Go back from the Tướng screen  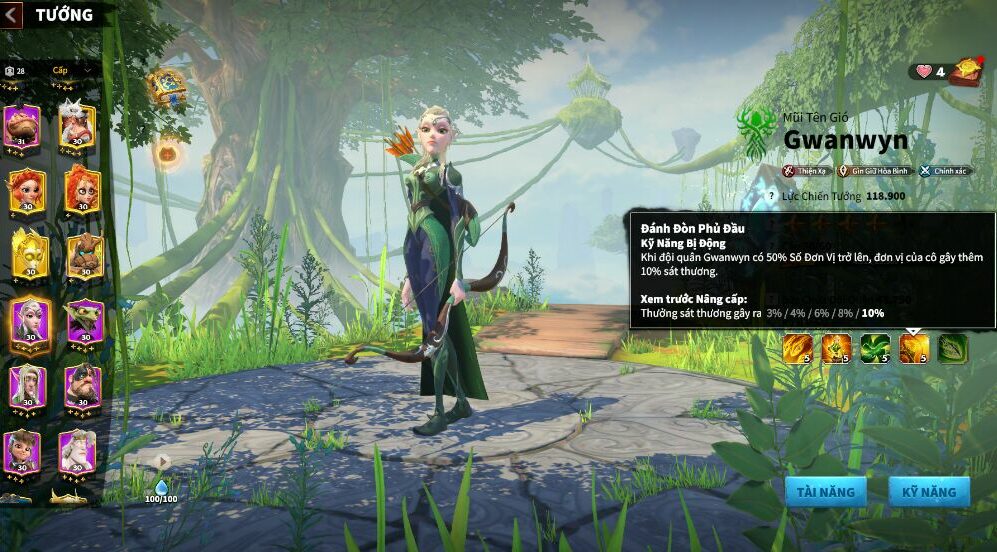pyautogui.click(x=13, y=14)
